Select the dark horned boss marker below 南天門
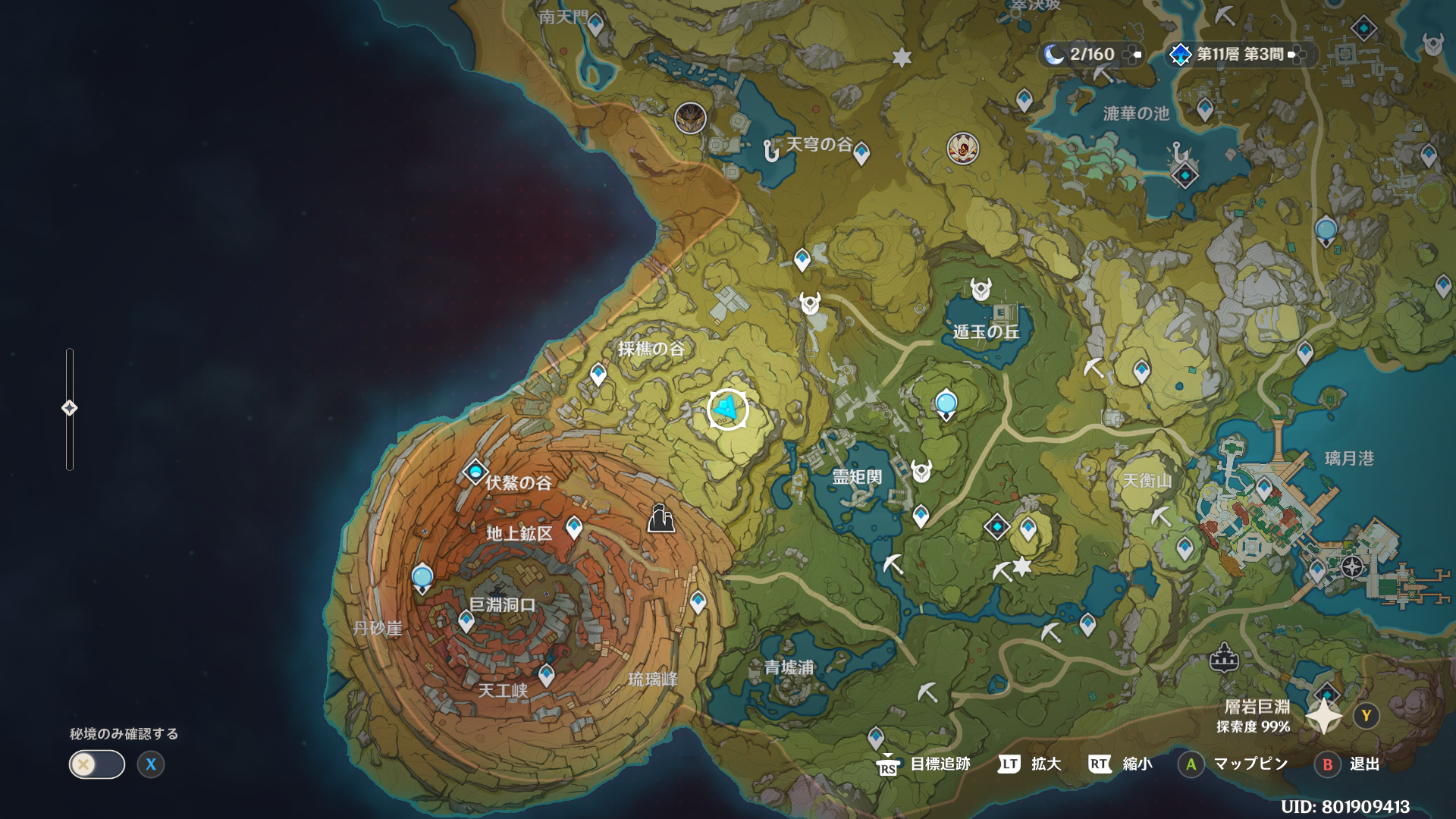Image resolution: width=1456 pixels, height=819 pixels. point(690,118)
